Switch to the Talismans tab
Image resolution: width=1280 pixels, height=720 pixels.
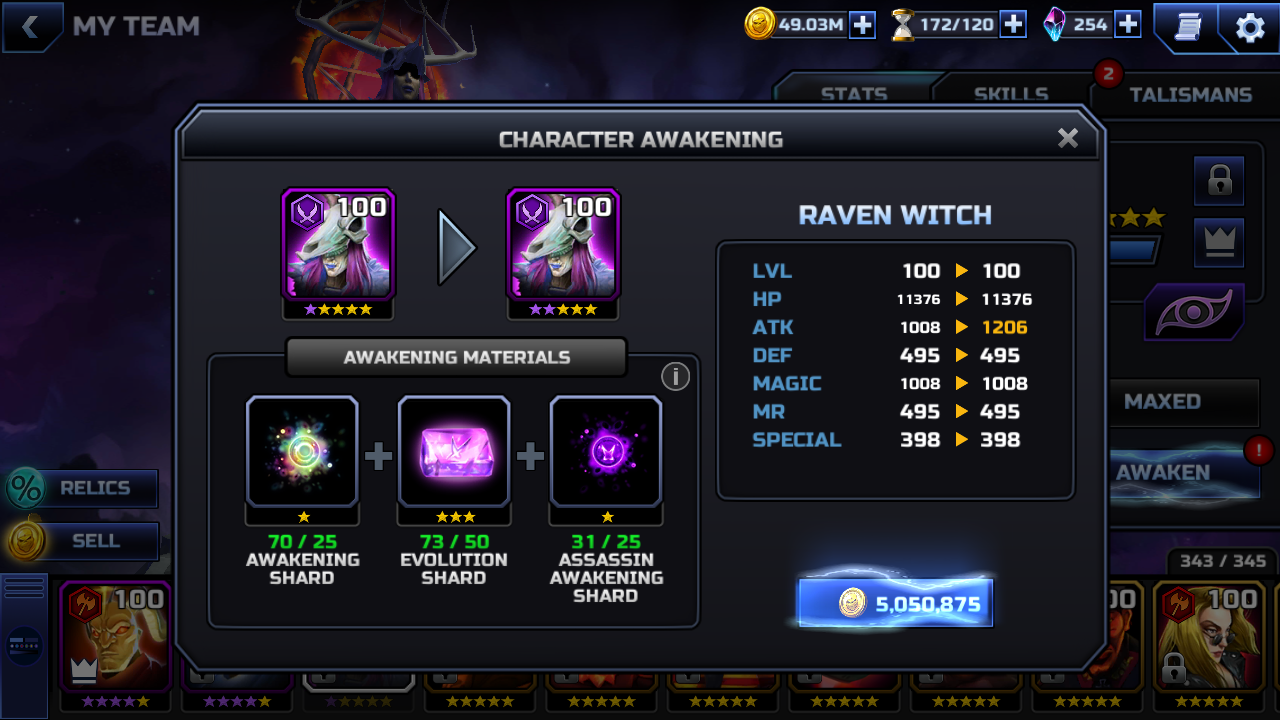point(1190,94)
